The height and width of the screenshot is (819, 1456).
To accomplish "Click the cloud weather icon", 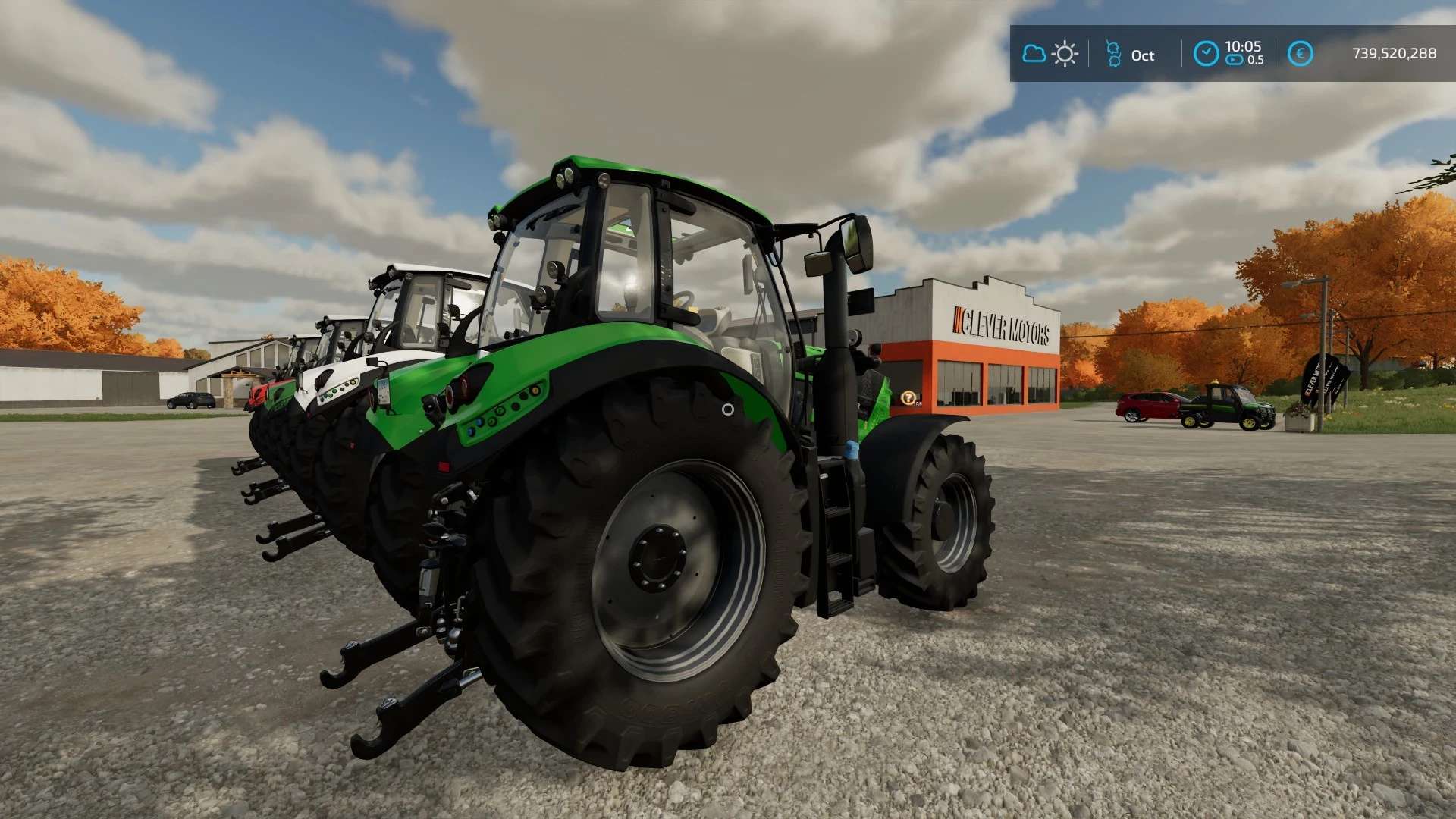I will coord(1034,54).
